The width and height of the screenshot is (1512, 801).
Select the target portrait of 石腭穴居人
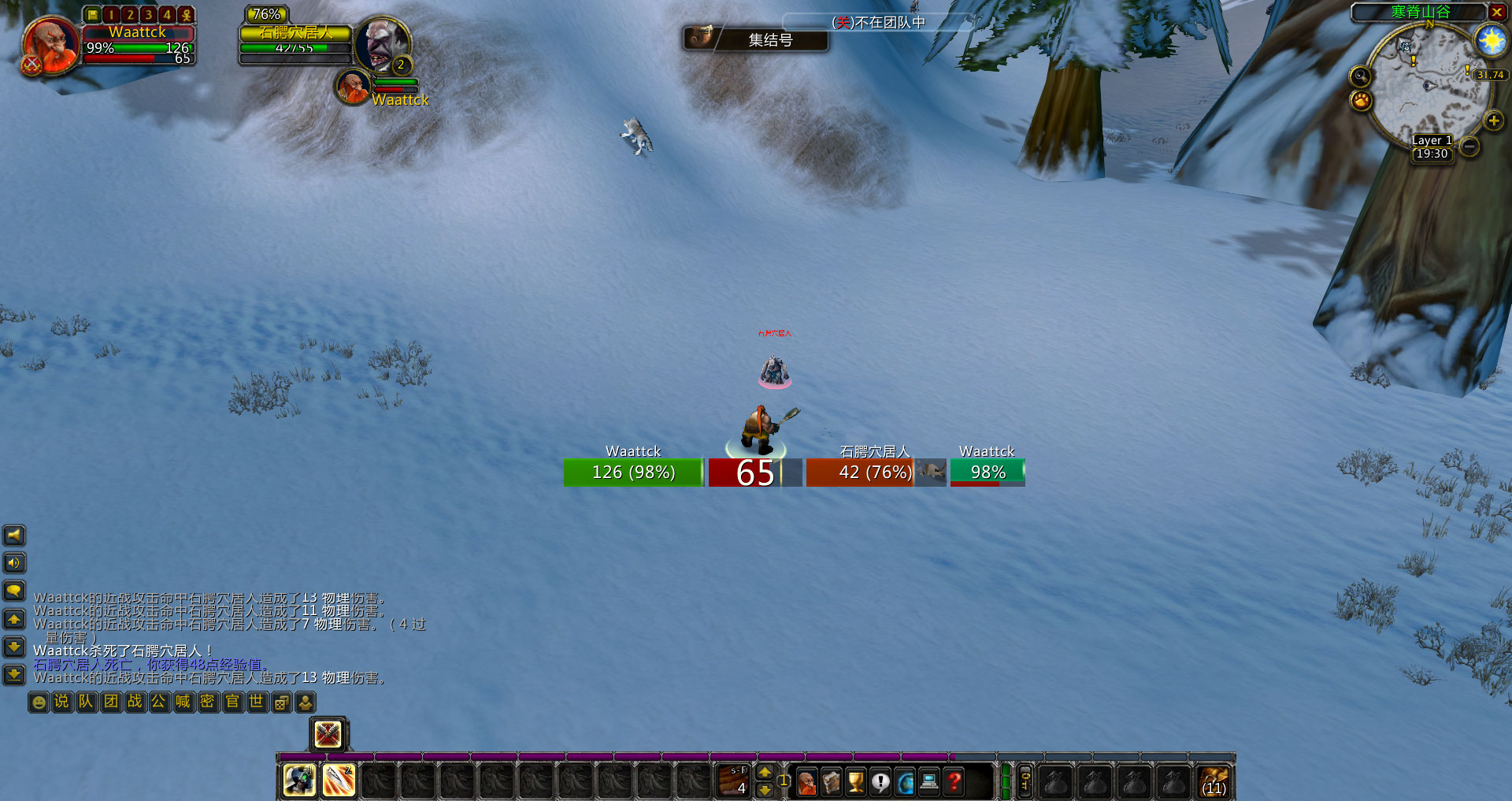pos(382,45)
